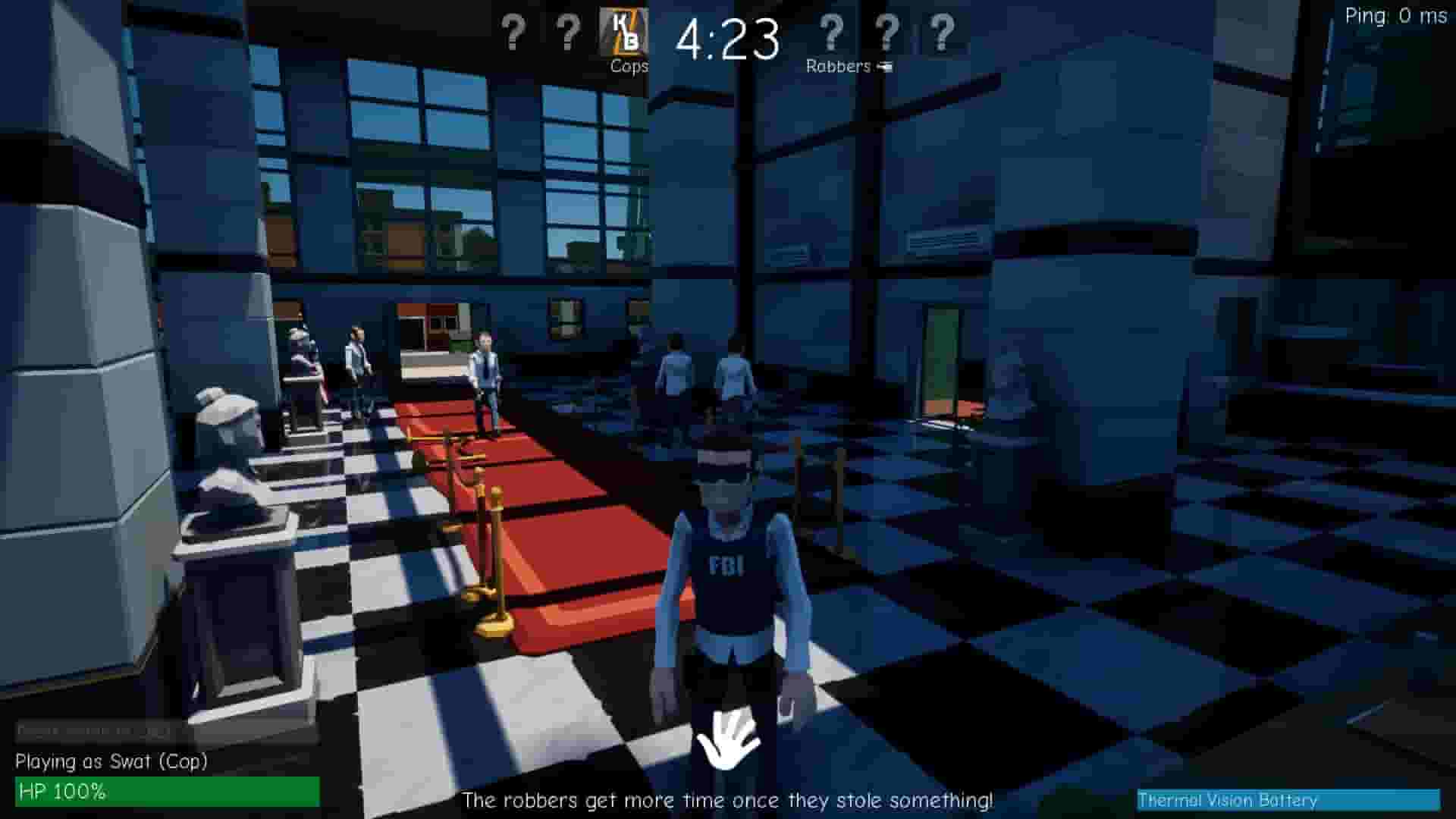
Task: Click the money icon beside Rabbers
Action: (884, 67)
